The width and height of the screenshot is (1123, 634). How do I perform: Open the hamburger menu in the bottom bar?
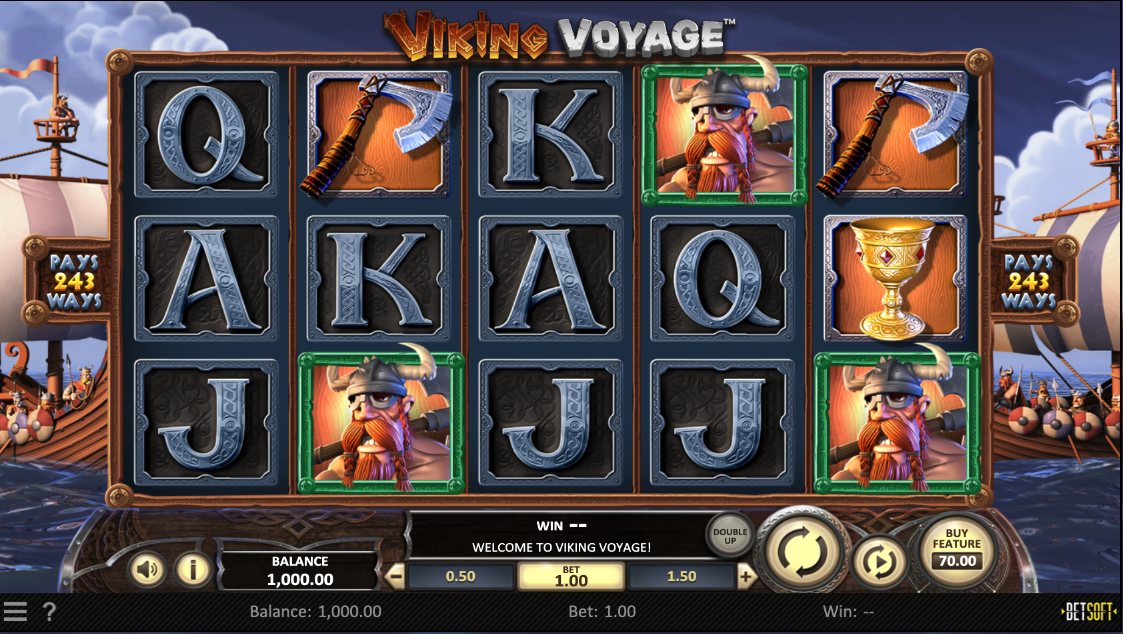(x=15, y=611)
